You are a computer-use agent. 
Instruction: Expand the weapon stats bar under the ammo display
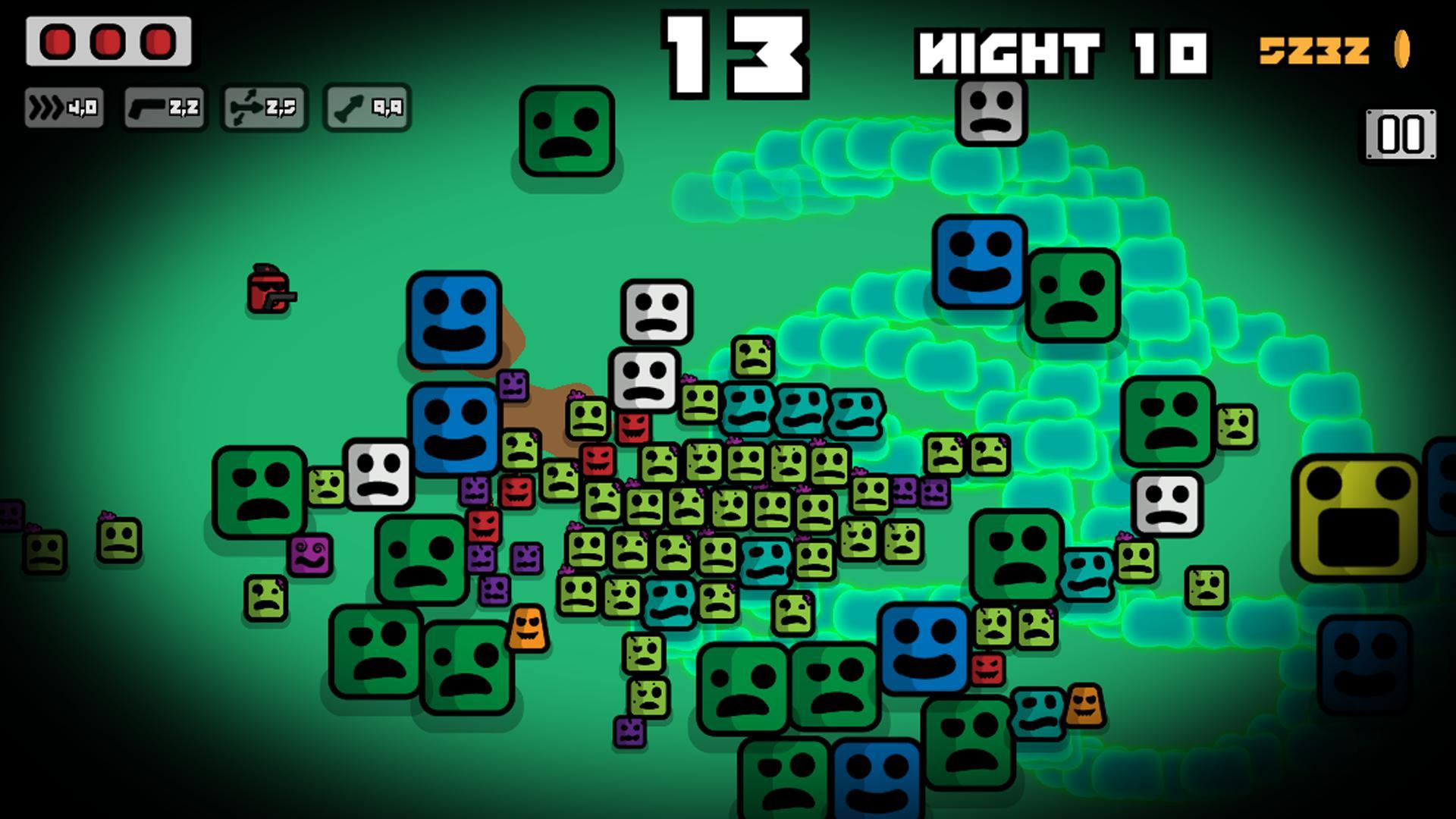215,108
